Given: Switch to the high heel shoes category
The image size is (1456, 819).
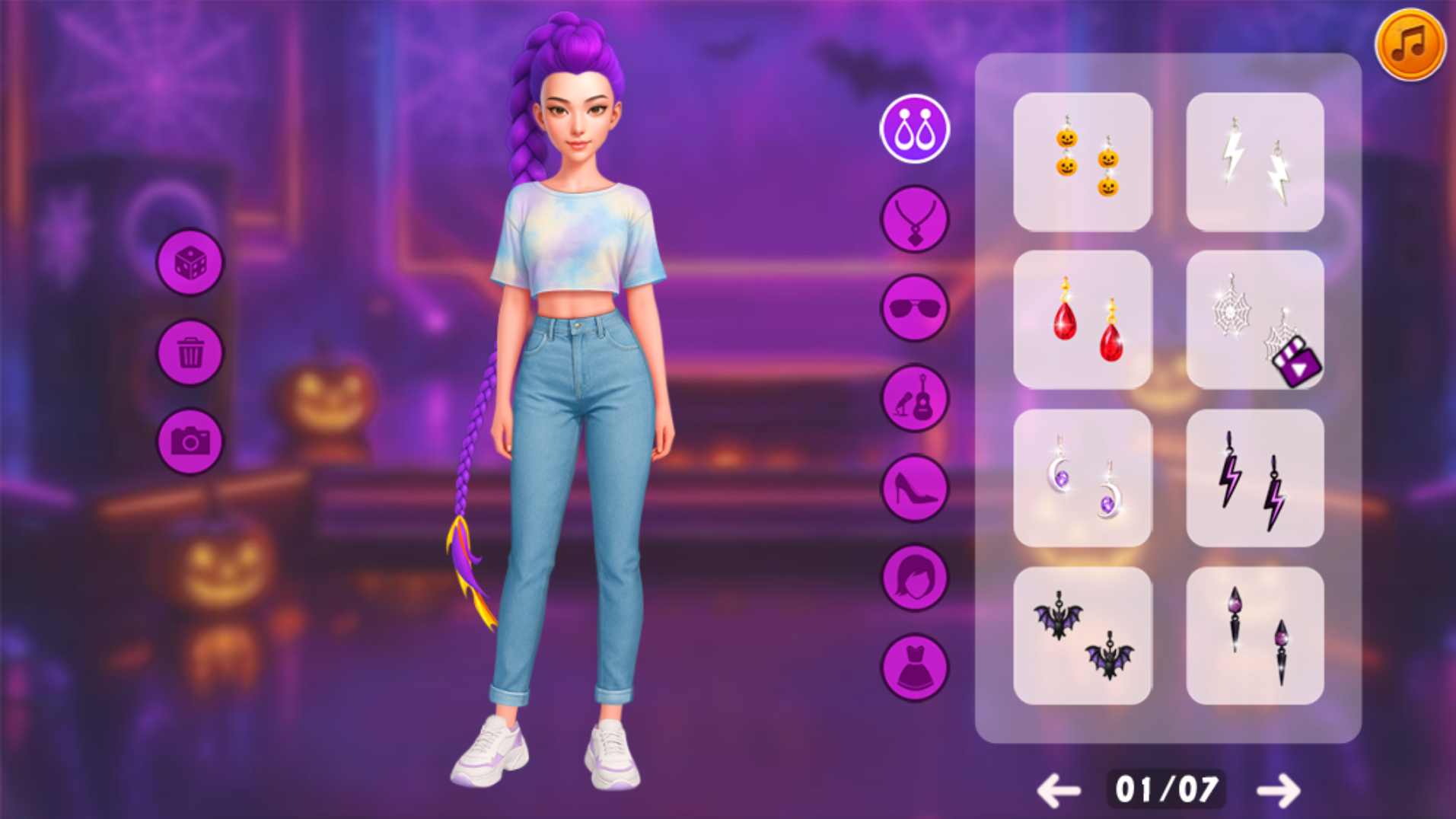Looking at the screenshot, I should (x=914, y=488).
